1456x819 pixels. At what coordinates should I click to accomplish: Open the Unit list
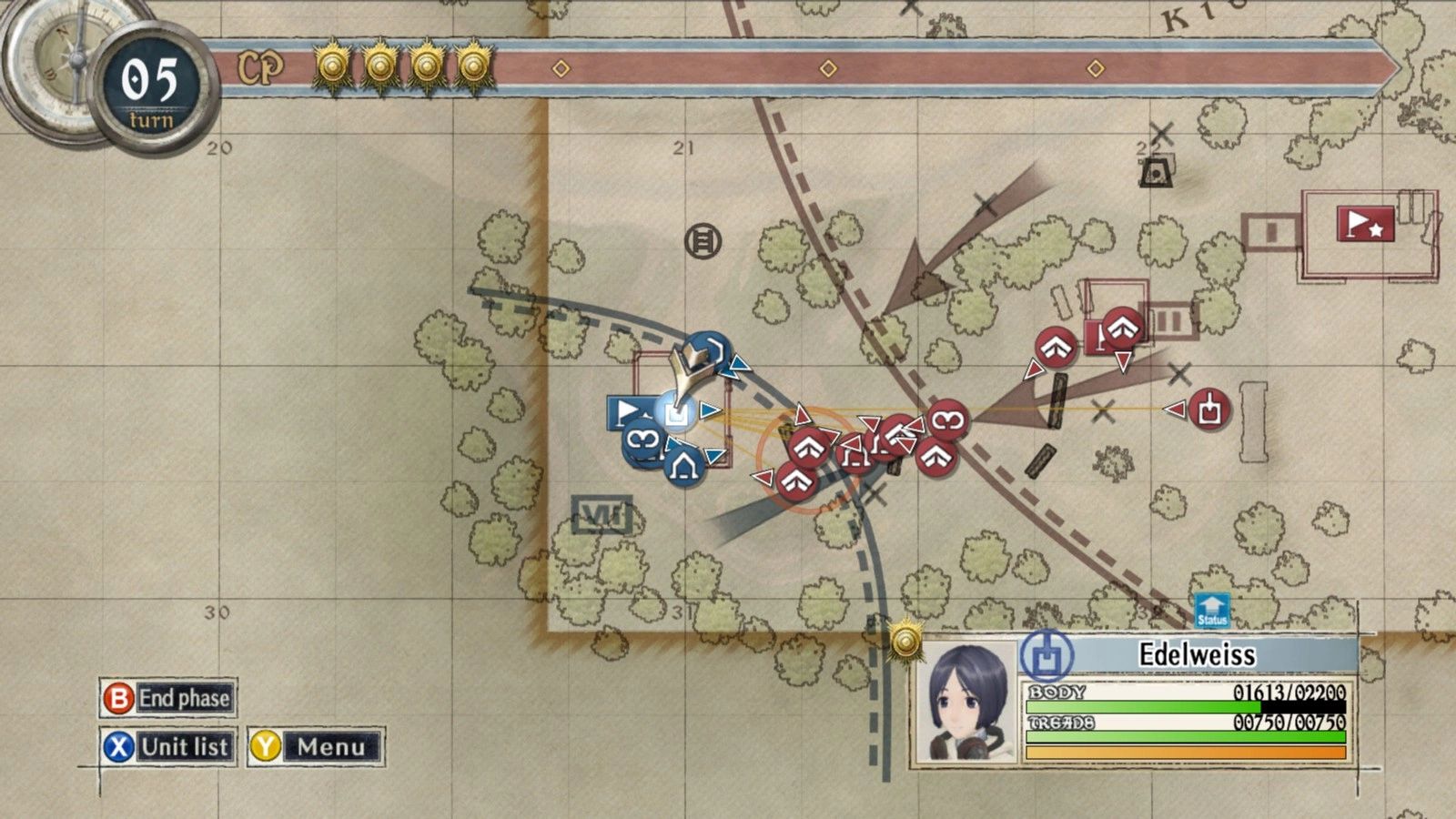point(168,747)
